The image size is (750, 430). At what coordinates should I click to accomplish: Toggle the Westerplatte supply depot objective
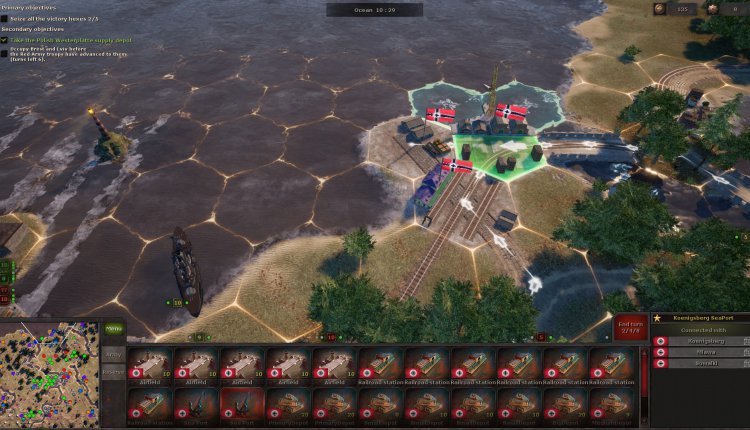[x=5, y=40]
